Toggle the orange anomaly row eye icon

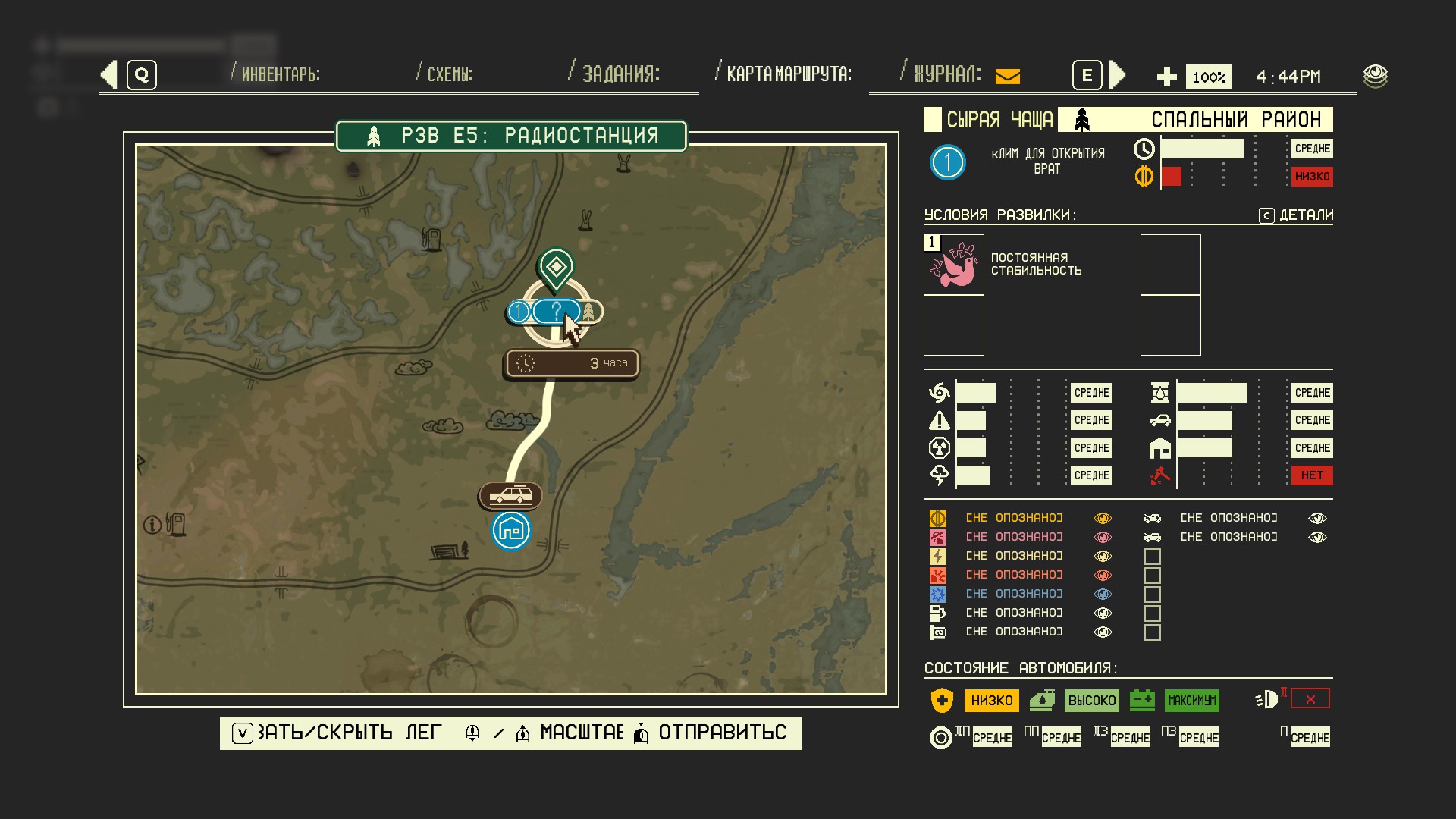[x=1103, y=519]
